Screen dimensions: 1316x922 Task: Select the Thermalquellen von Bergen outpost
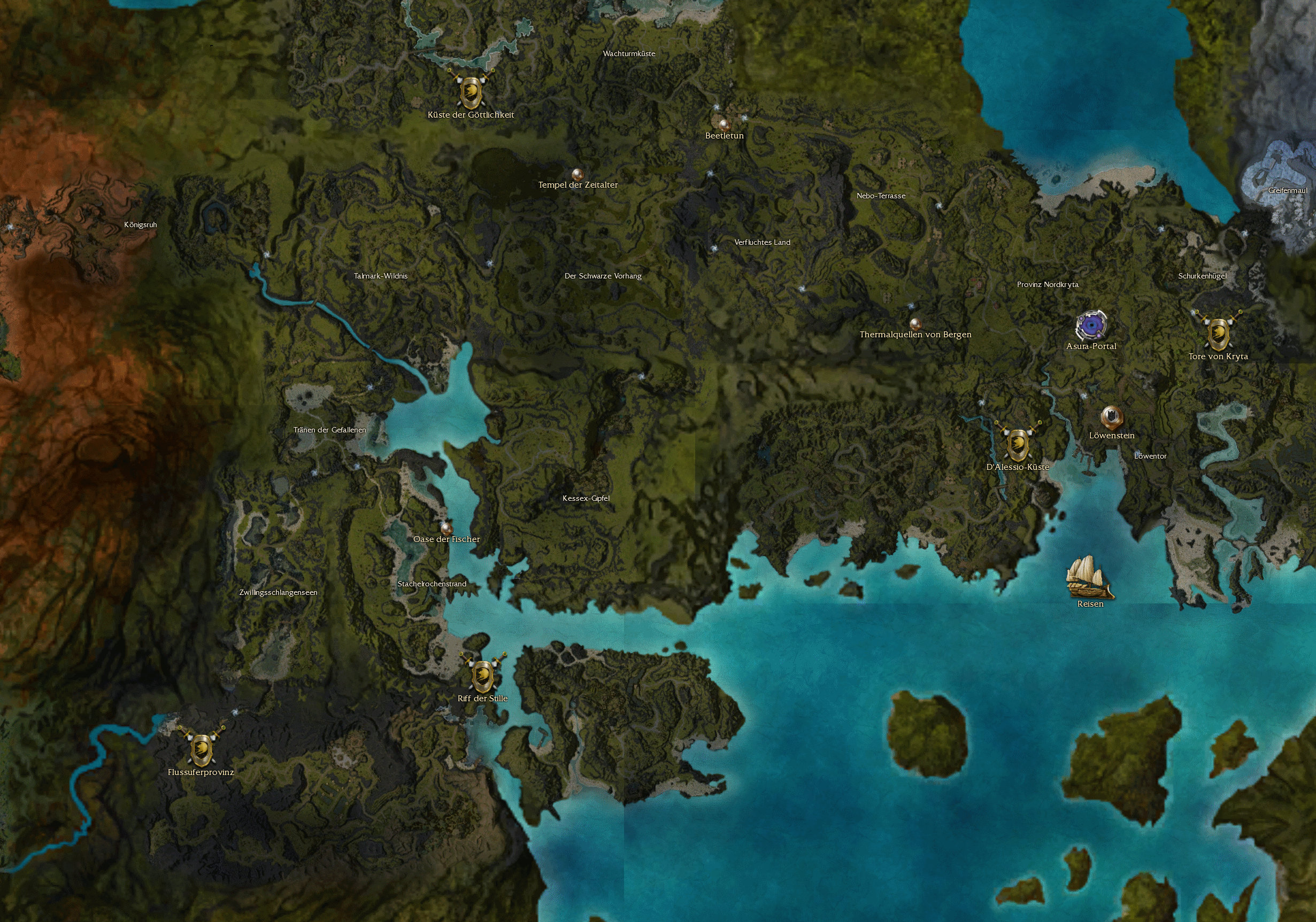[x=915, y=323]
